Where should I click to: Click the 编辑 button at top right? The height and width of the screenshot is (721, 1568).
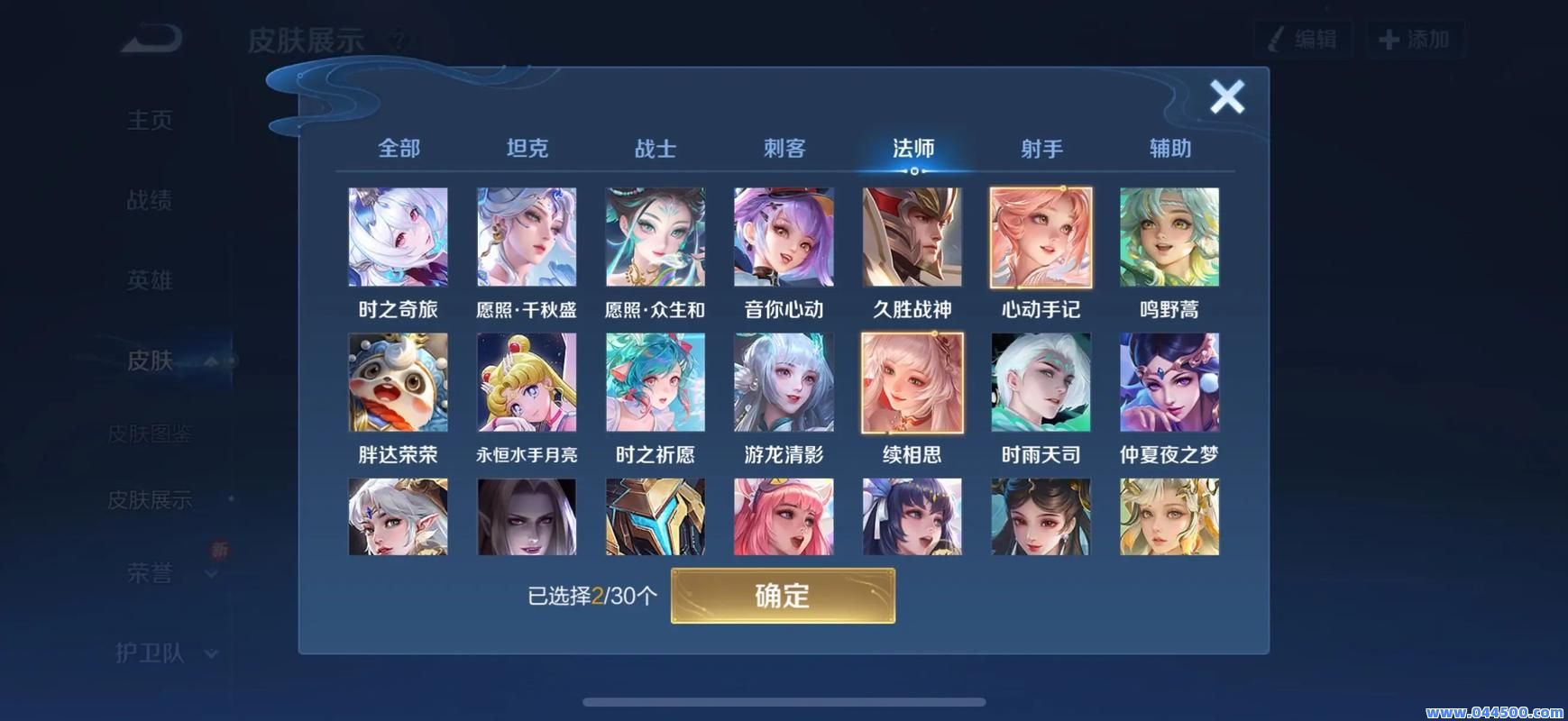[1305, 39]
